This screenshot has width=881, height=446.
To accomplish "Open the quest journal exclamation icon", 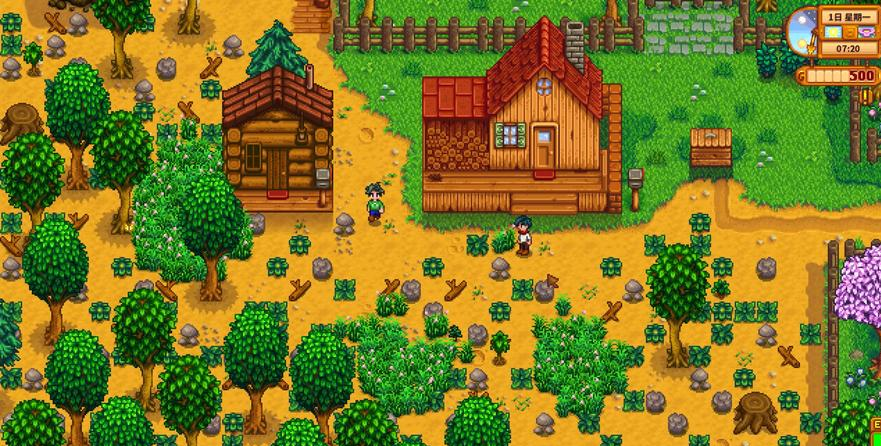I will pyautogui.click(x=866, y=96).
